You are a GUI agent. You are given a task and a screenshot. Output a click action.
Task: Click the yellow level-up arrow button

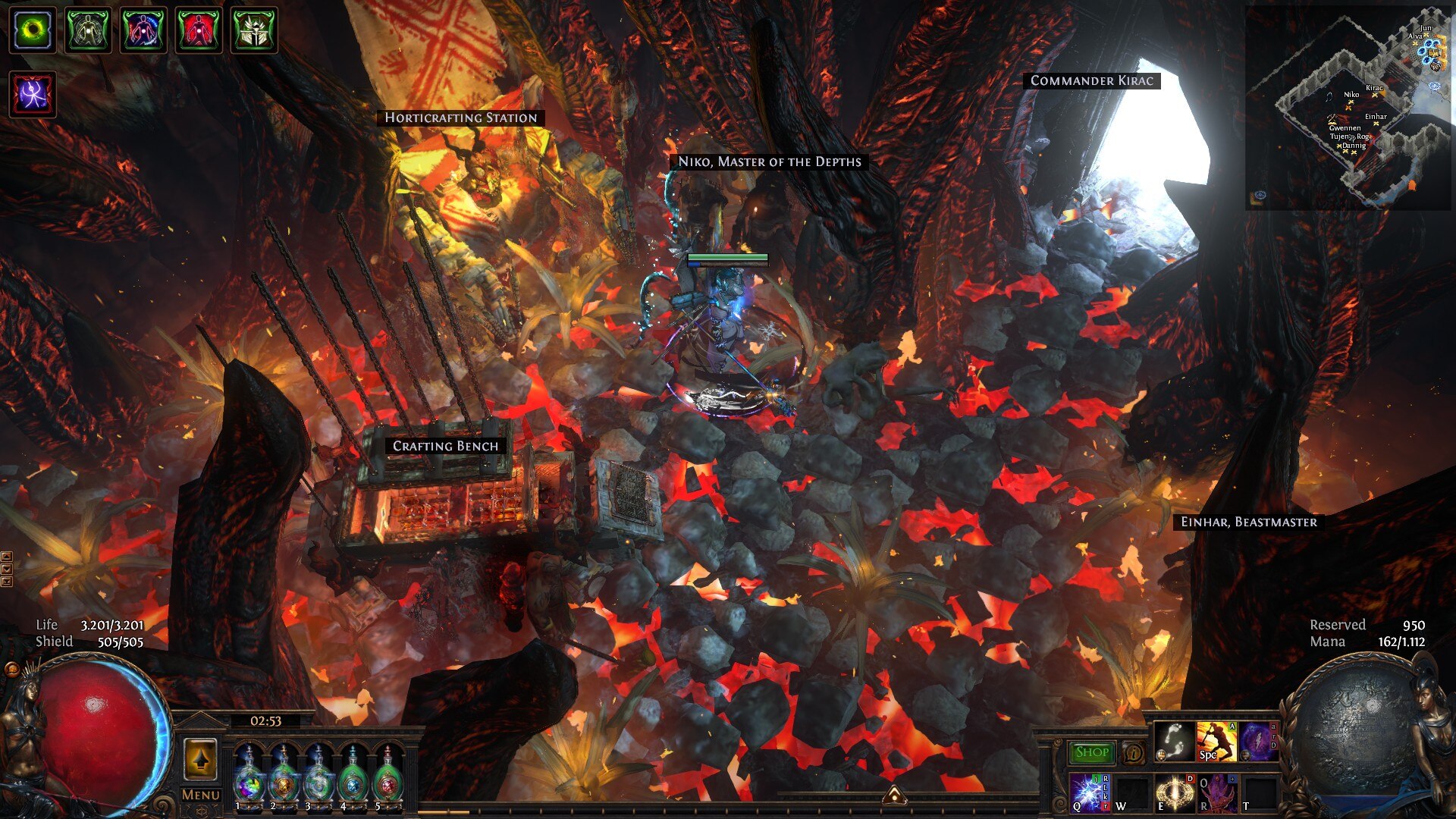(x=200, y=758)
